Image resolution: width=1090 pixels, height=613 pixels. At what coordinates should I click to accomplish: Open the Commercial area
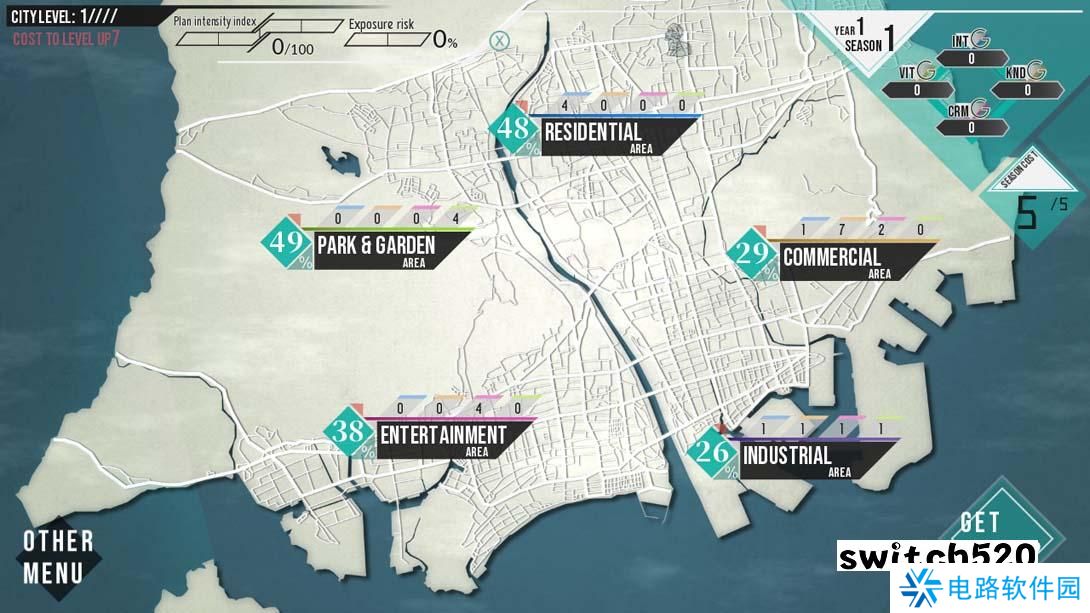(832, 257)
